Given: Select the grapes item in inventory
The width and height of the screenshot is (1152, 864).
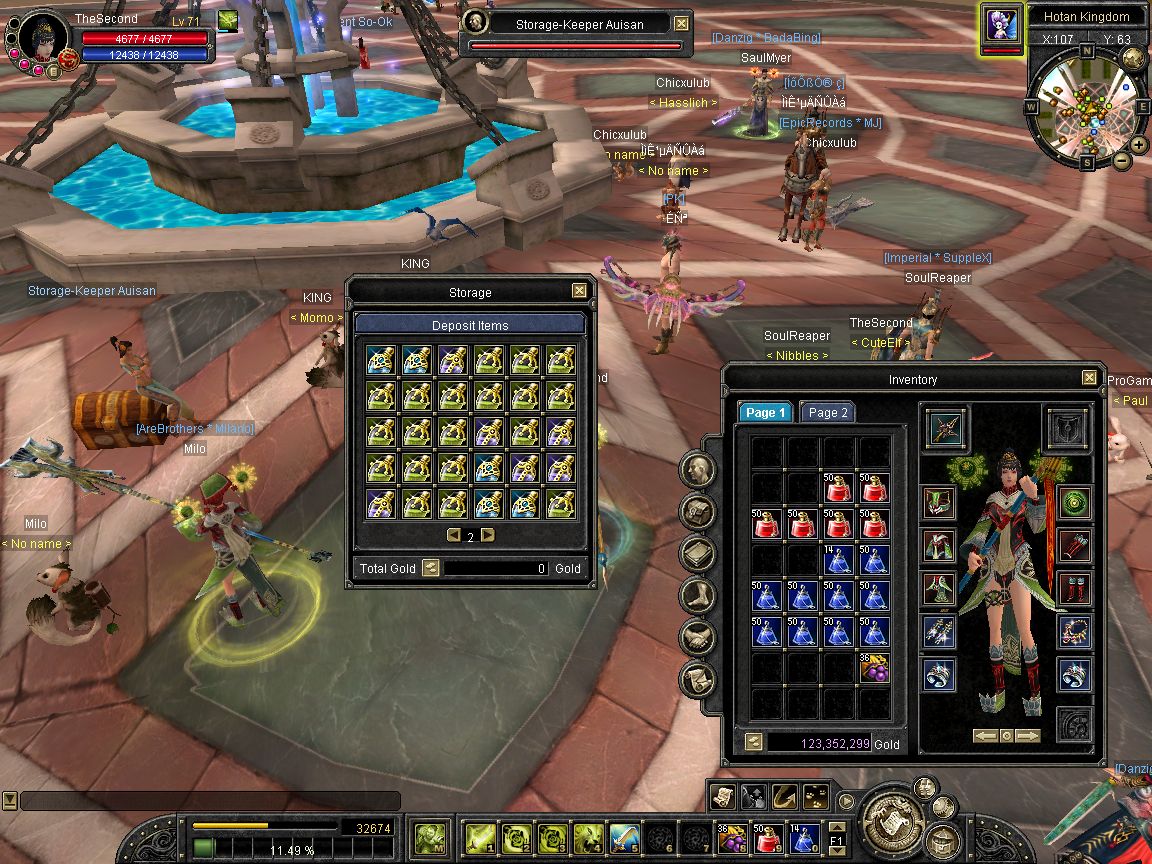Looking at the screenshot, I should tap(874, 667).
